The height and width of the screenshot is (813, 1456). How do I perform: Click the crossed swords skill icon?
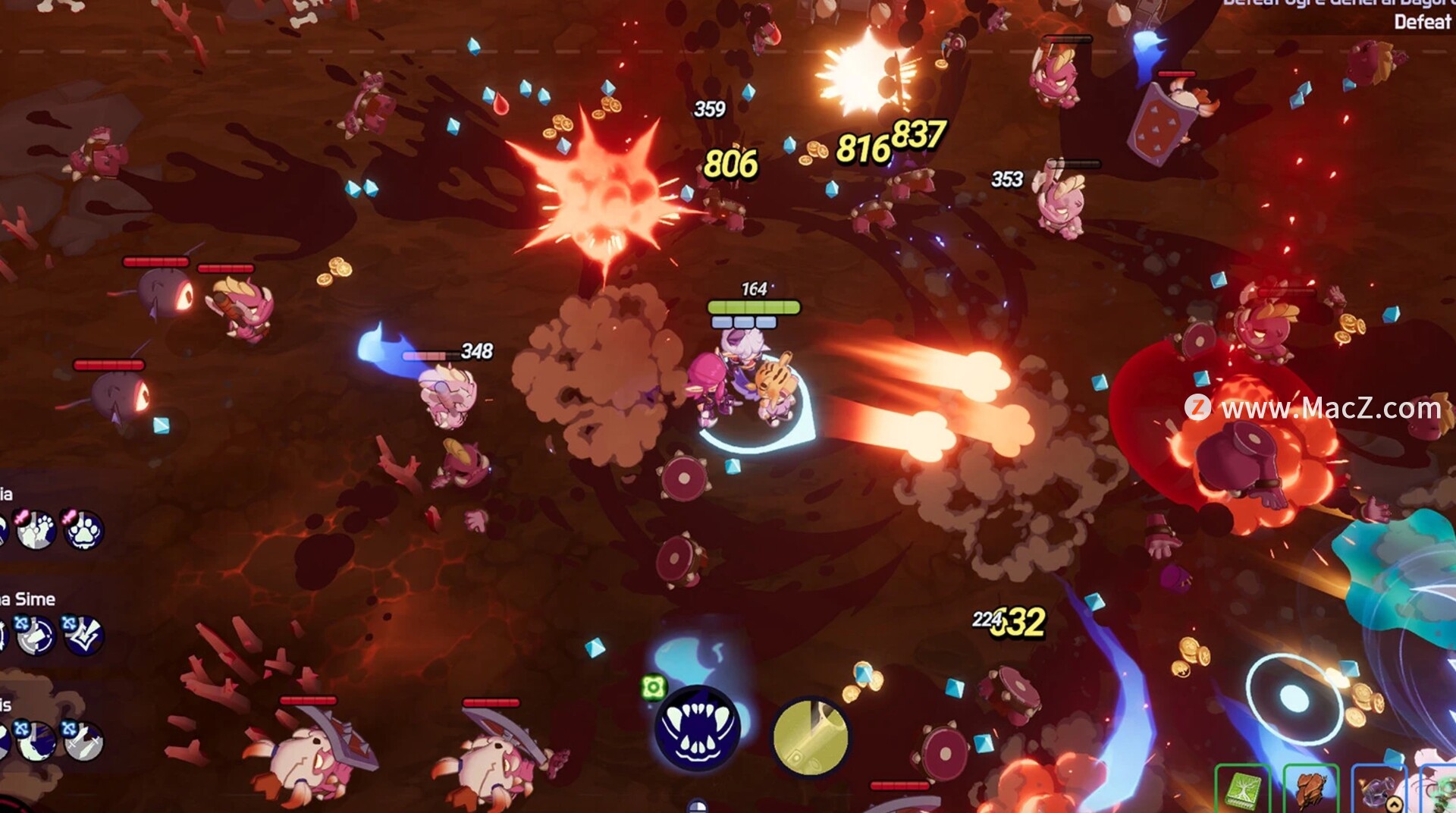coord(82,741)
